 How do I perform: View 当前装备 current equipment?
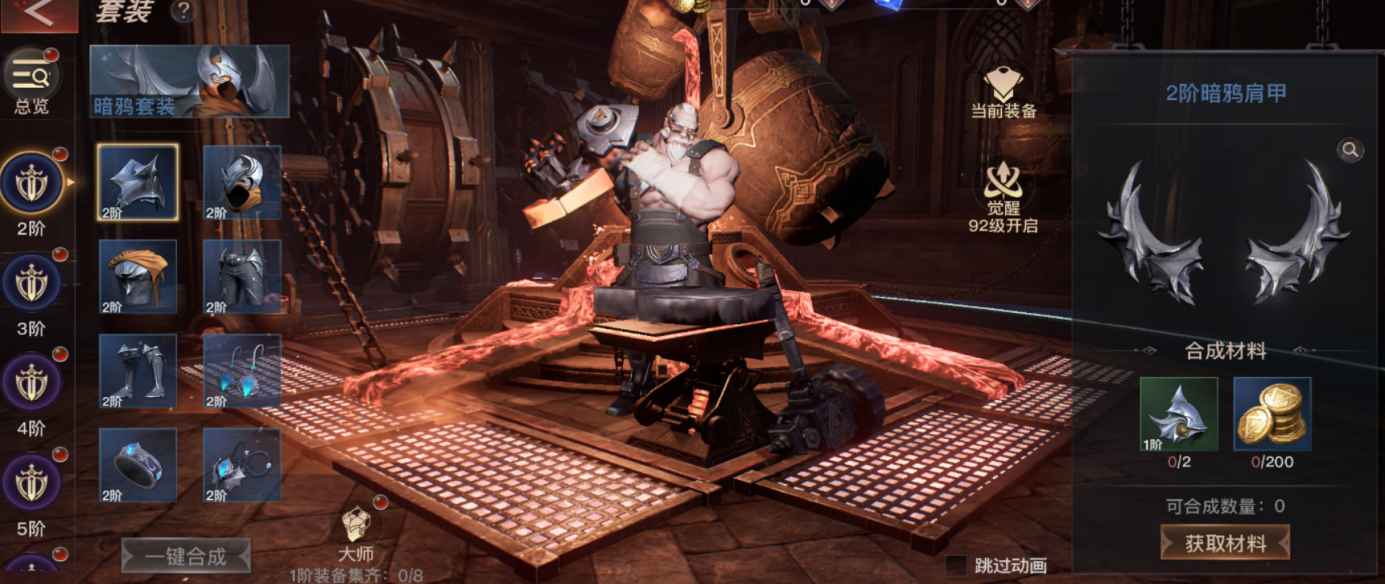click(1003, 92)
